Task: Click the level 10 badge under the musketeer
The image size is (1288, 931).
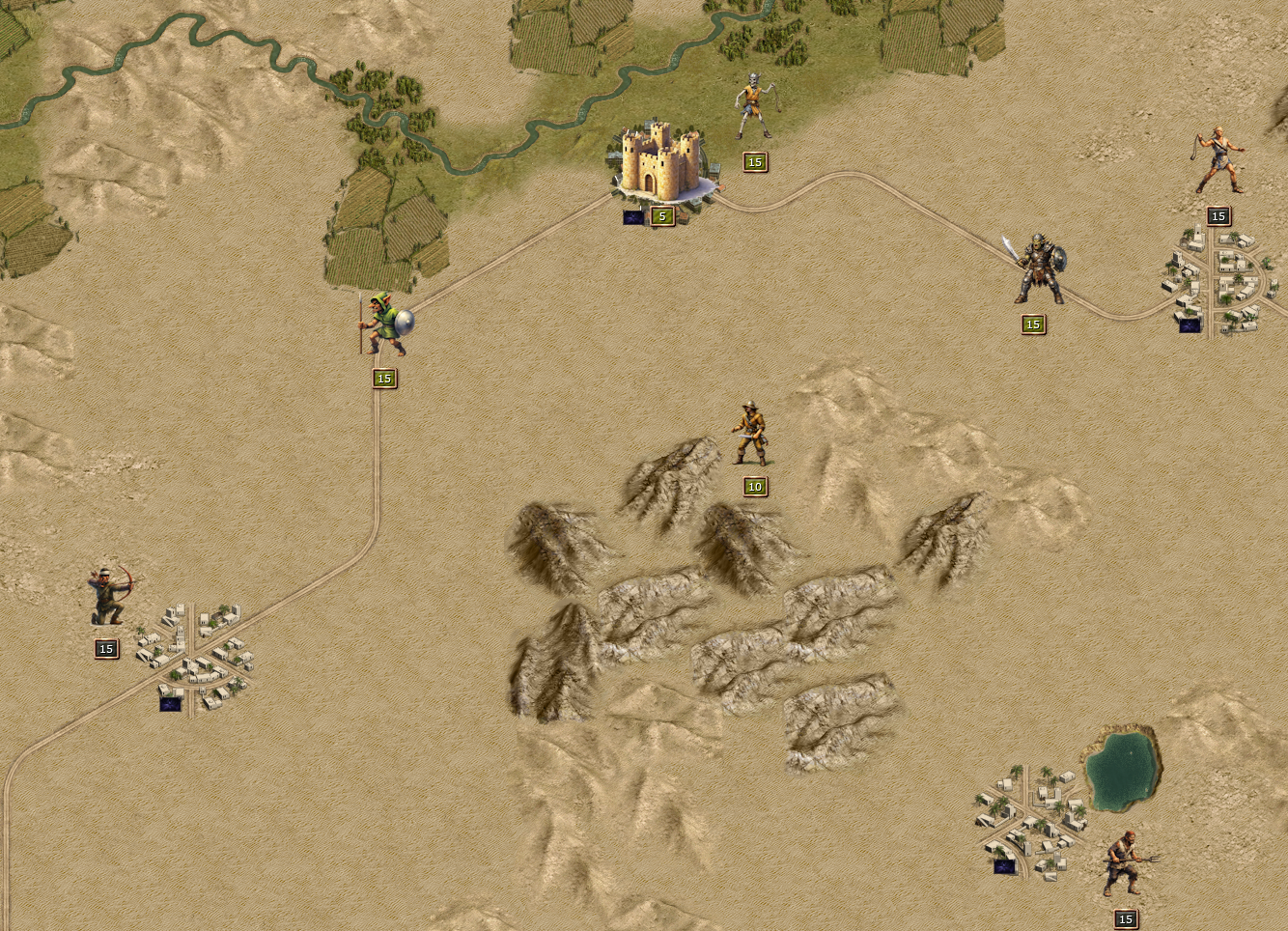Action: [755, 487]
